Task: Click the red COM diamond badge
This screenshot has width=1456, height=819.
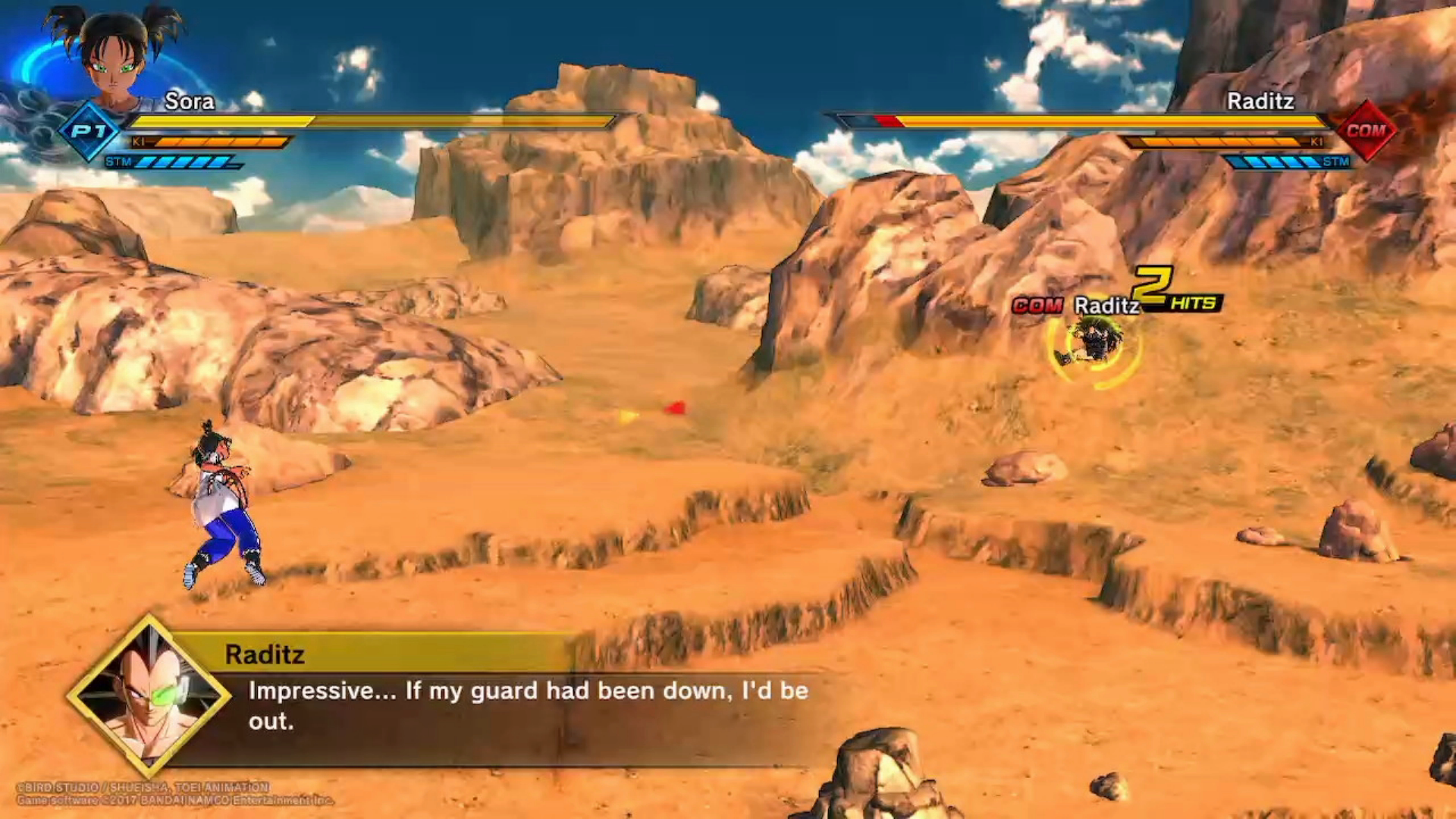Action: 1366,130
